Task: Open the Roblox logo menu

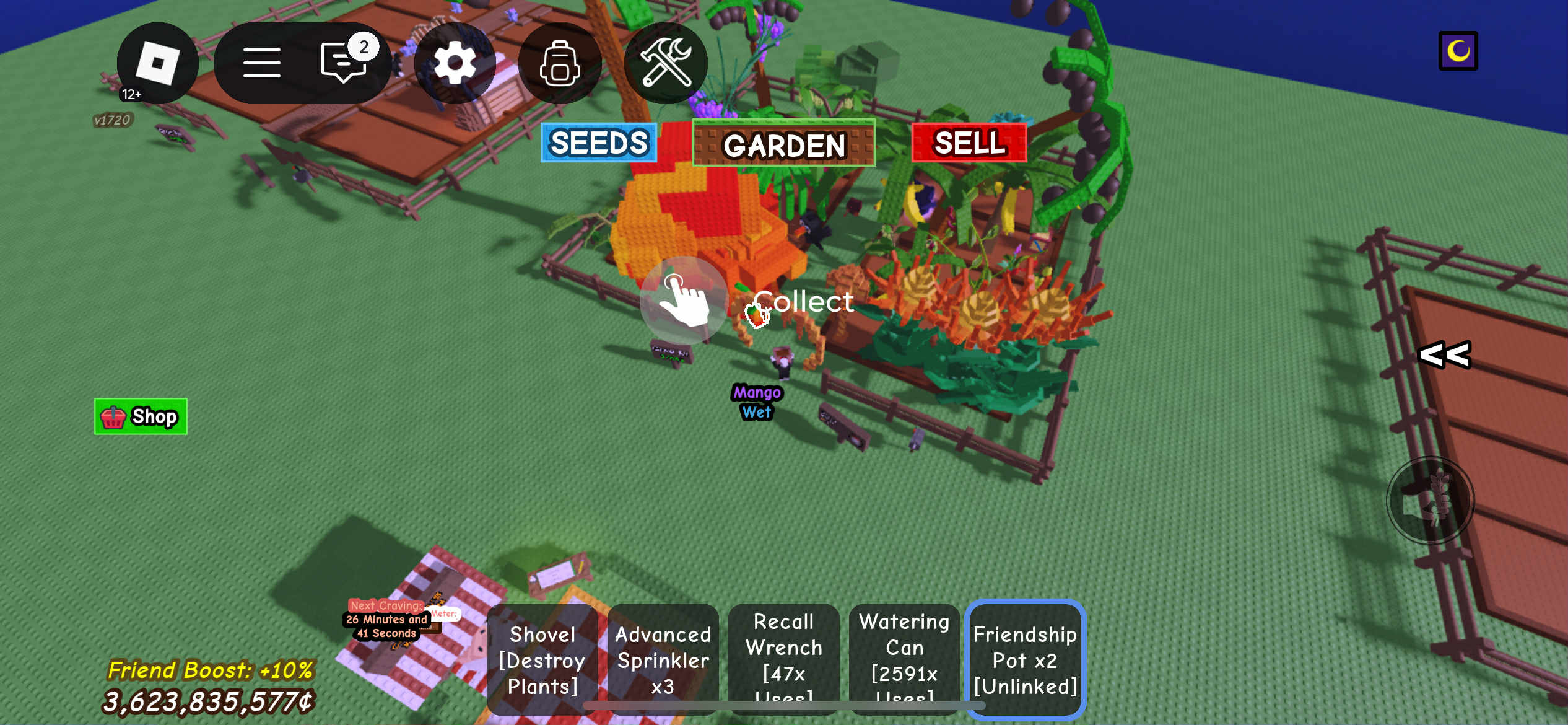Action: click(x=157, y=63)
